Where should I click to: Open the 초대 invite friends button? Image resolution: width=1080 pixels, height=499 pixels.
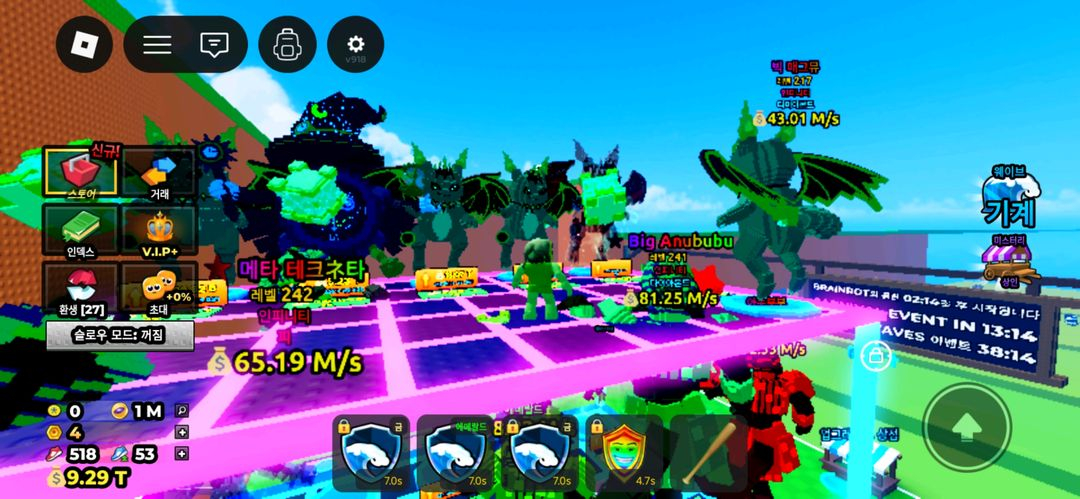(x=158, y=287)
